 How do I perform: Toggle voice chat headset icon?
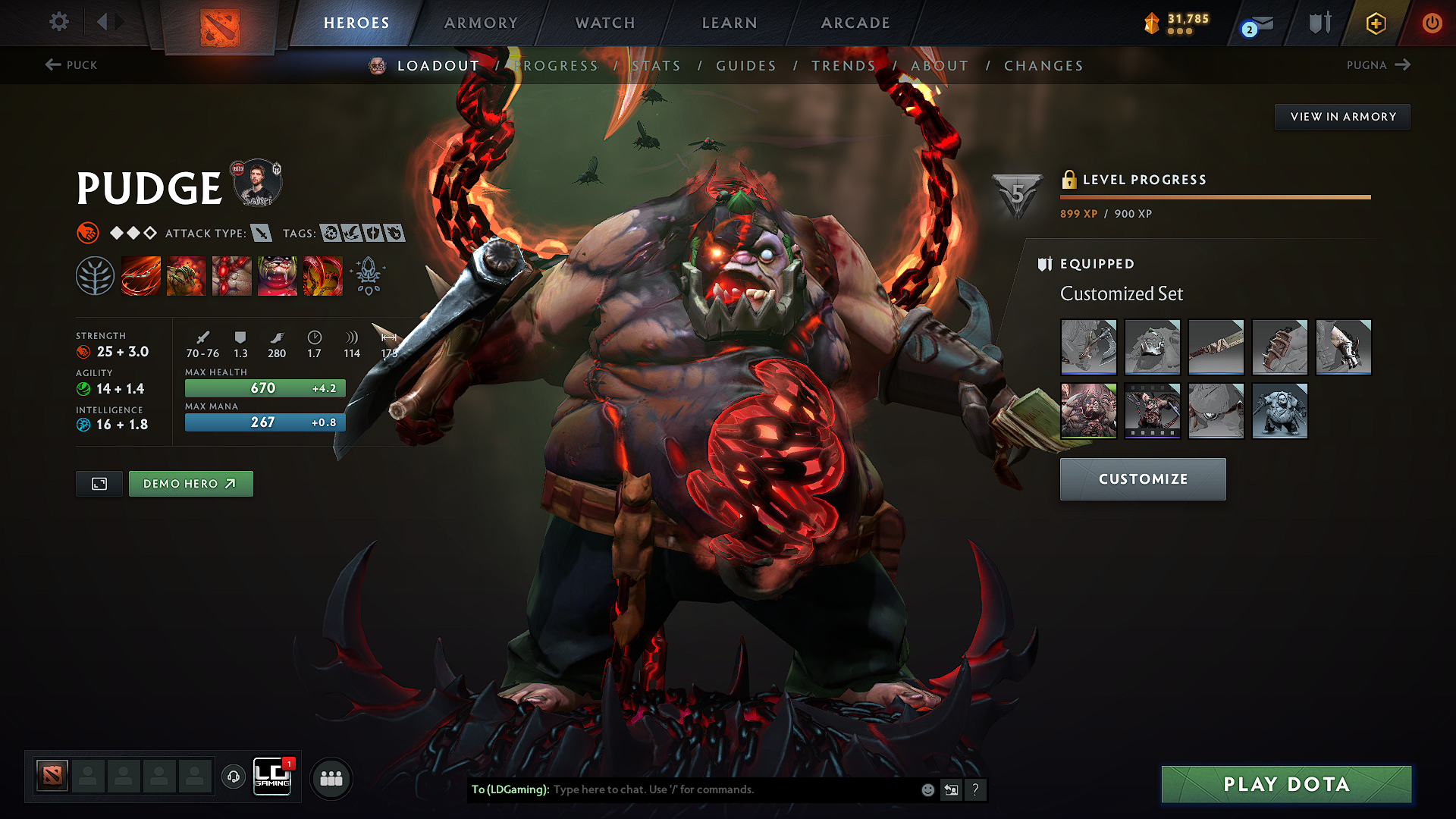pyautogui.click(x=233, y=777)
